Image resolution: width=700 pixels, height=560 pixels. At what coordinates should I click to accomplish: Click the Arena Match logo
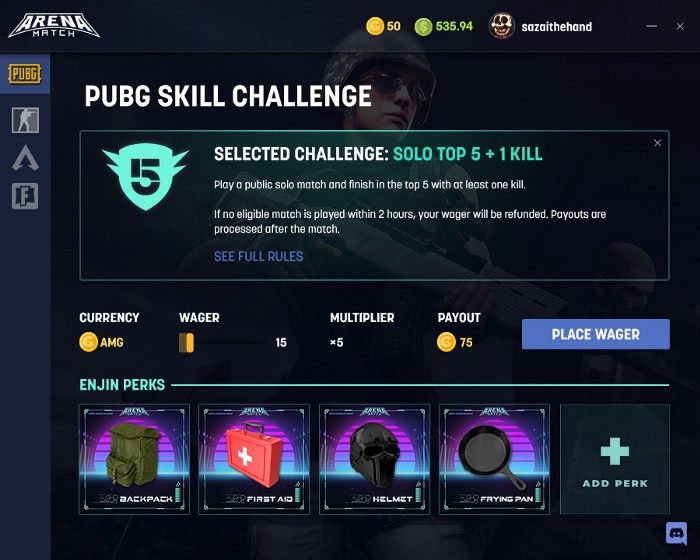point(54,25)
